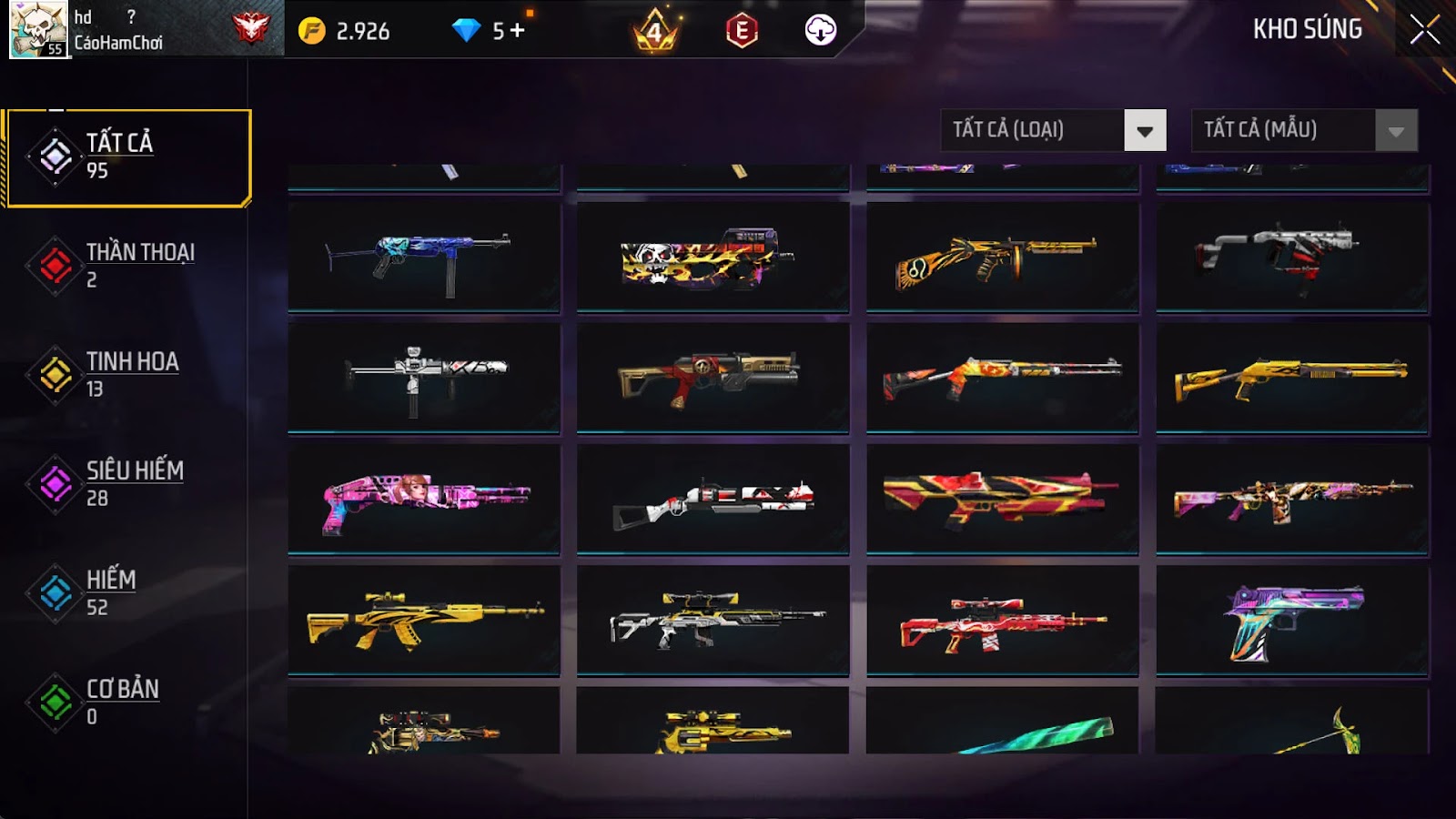1456x819 pixels.
Task: Close the Kho Súng weapon vault
Action: tap(1424, 30)
